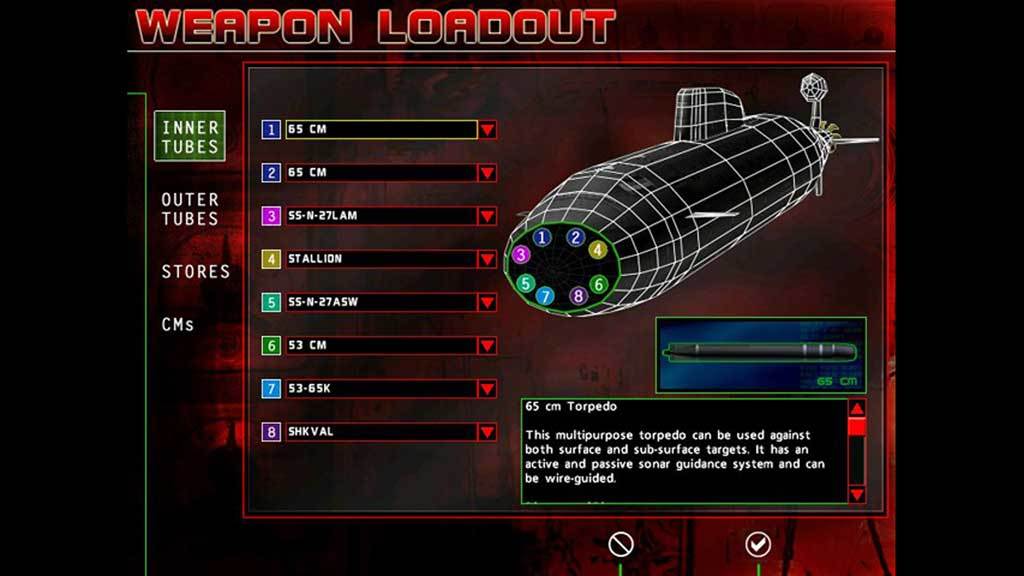
Task: Open the Outer Tubes tab
Action: tap(190, 209)
